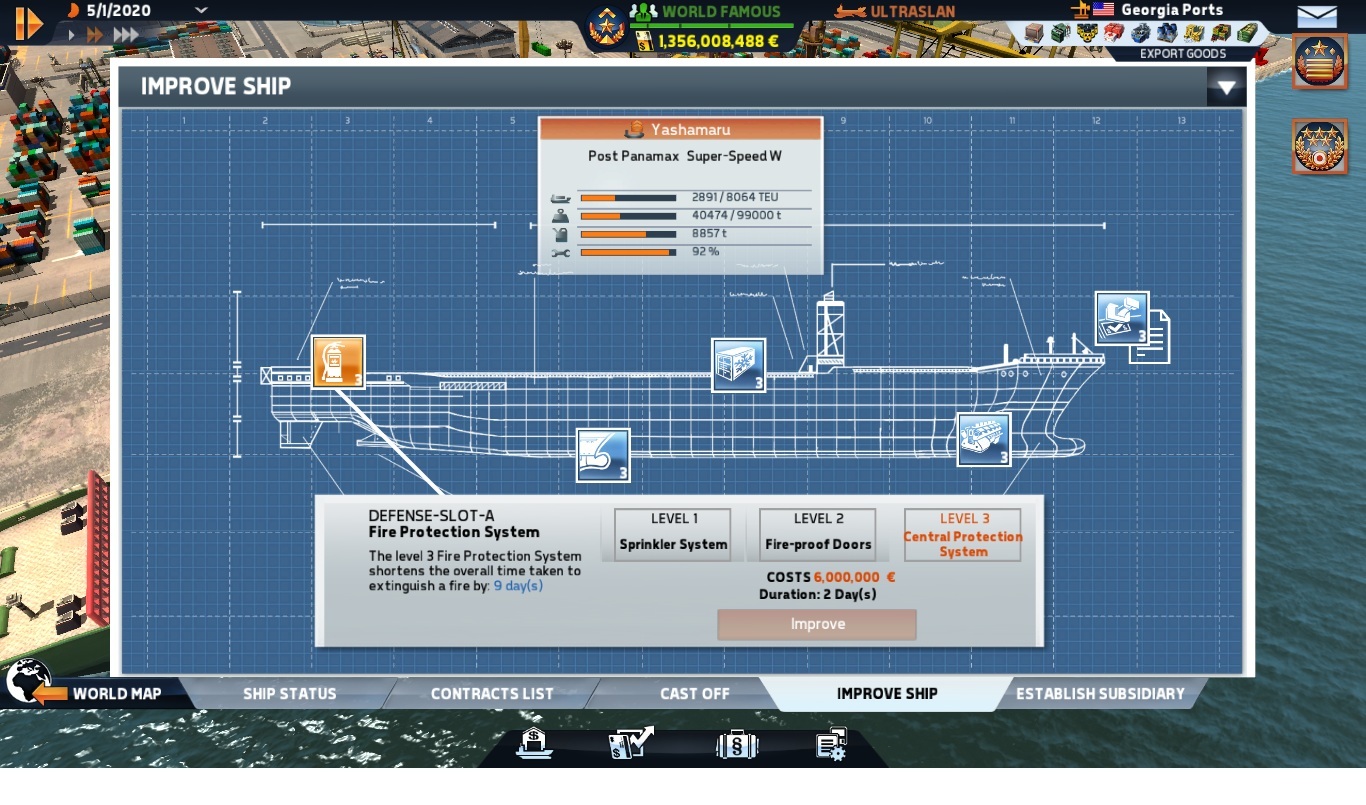Open the shipyard dollar house icon
Screen dimensions: 1366x805
point(533,743)
